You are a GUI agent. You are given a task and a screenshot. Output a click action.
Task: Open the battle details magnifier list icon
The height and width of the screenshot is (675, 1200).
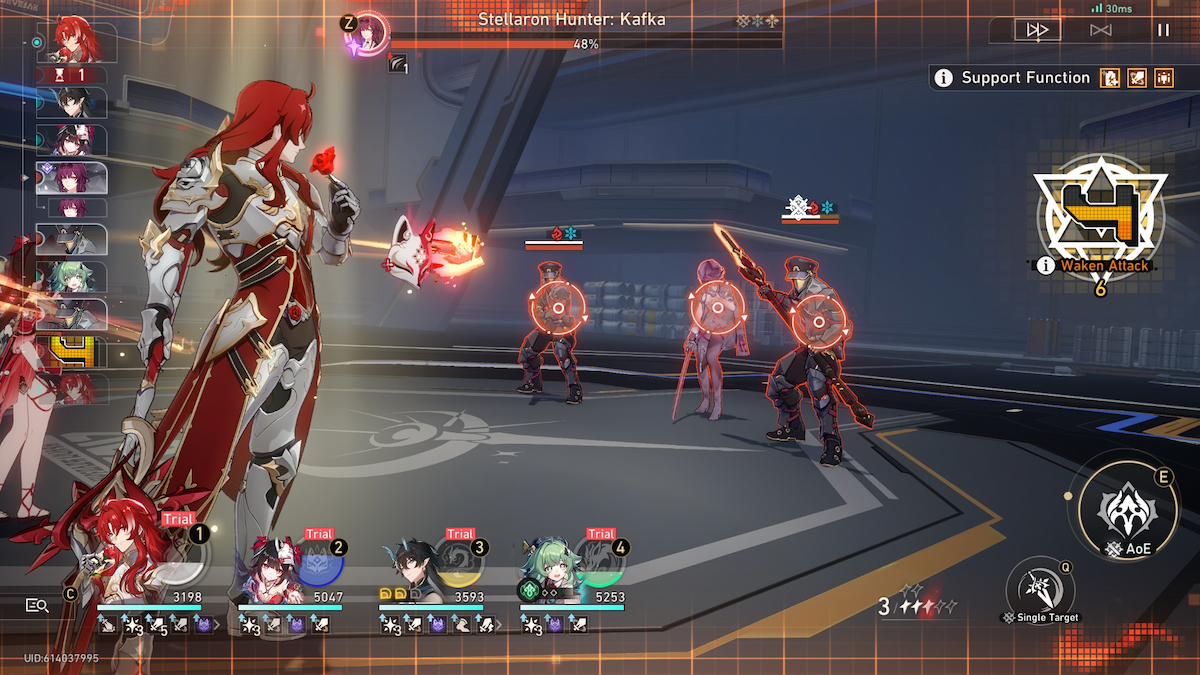(x=37, y=605)
